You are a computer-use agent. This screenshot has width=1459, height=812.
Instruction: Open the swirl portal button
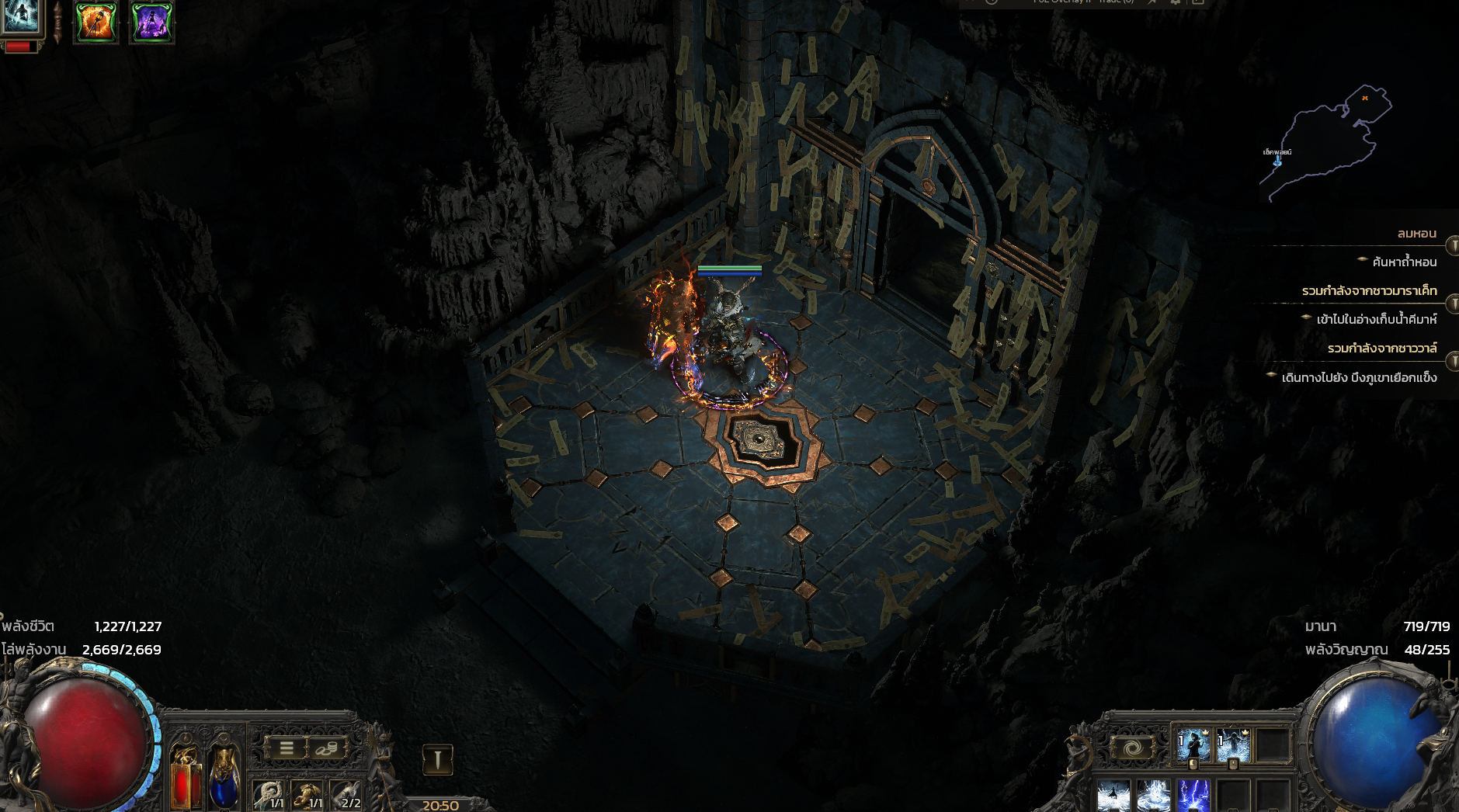(1132, 749)
